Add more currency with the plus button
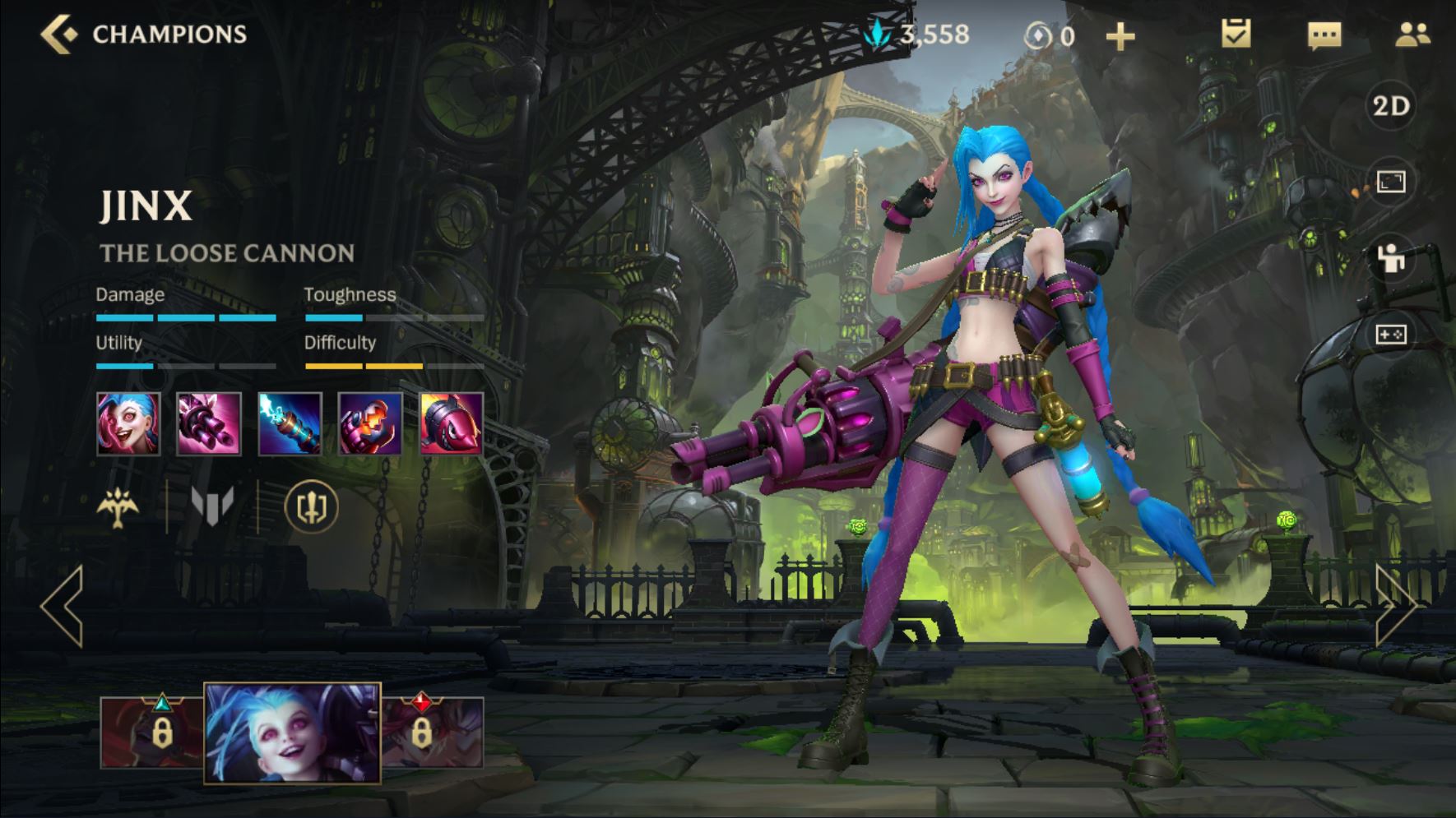 tap(1120, 36)
